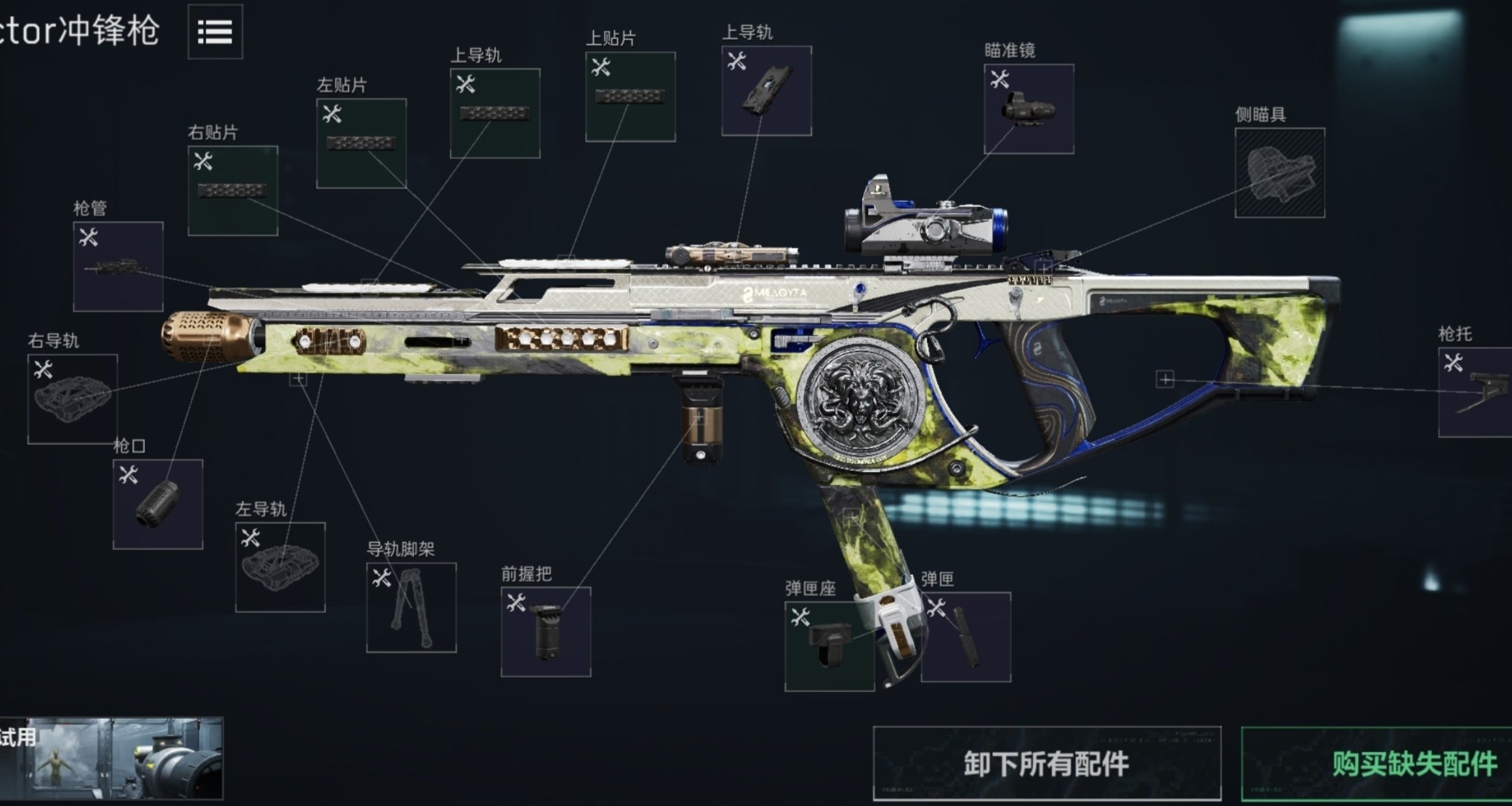1512x806 pixels.
Task: Select the 弹匣 magazine slot
Action: (966, 637)
